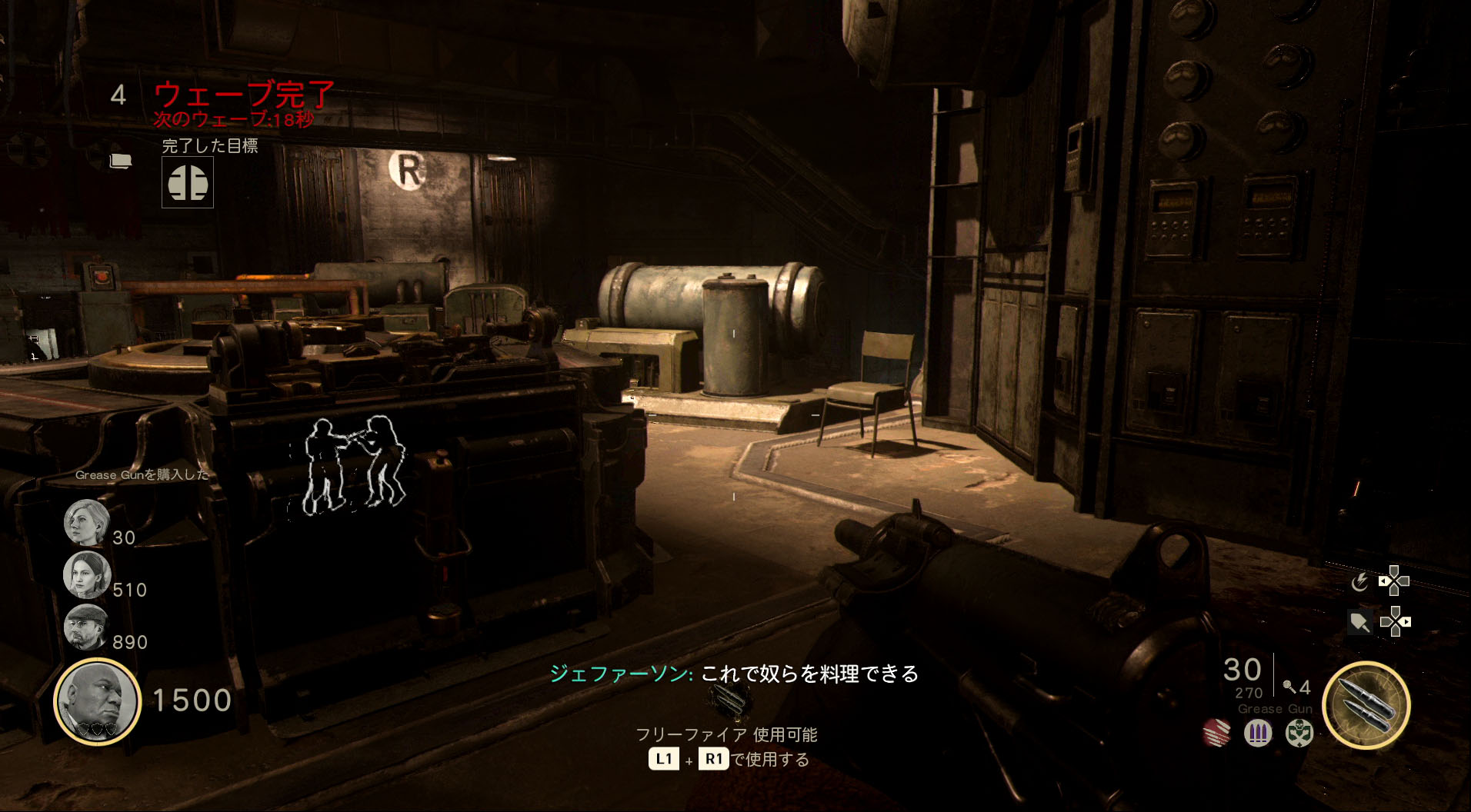Select the purple three-bullets perk icon
Screen dimensions: 1471x812
[1258, 733]
